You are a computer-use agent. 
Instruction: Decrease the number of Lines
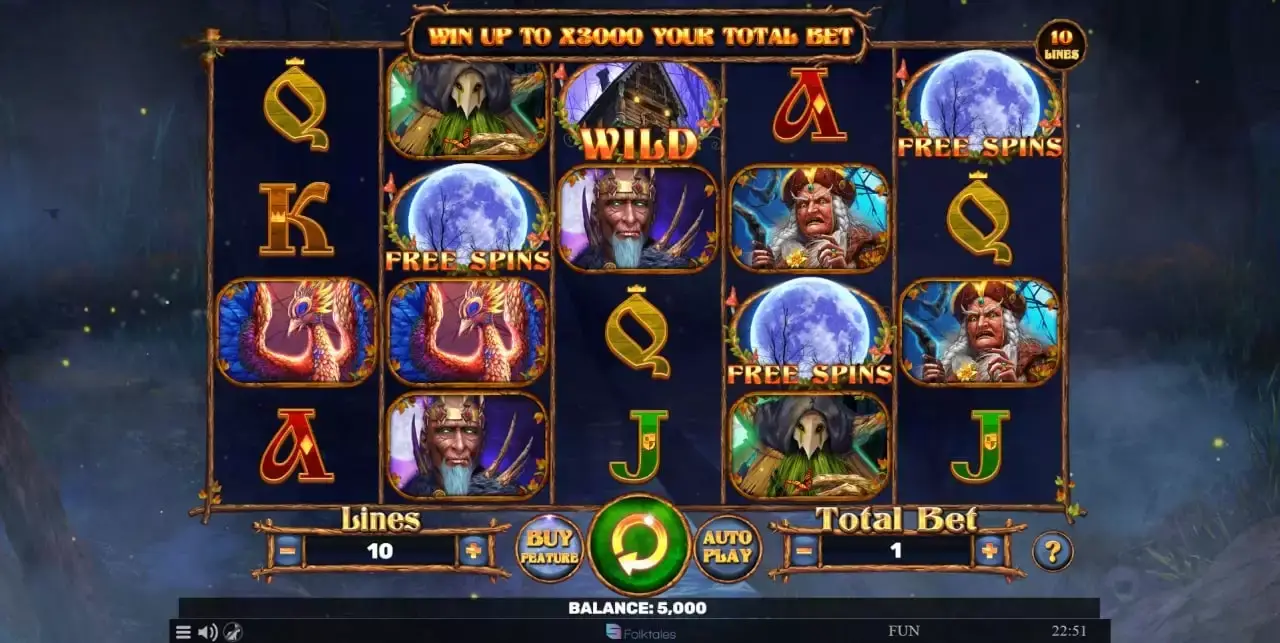pyautogui.click(x=287, y=550)
